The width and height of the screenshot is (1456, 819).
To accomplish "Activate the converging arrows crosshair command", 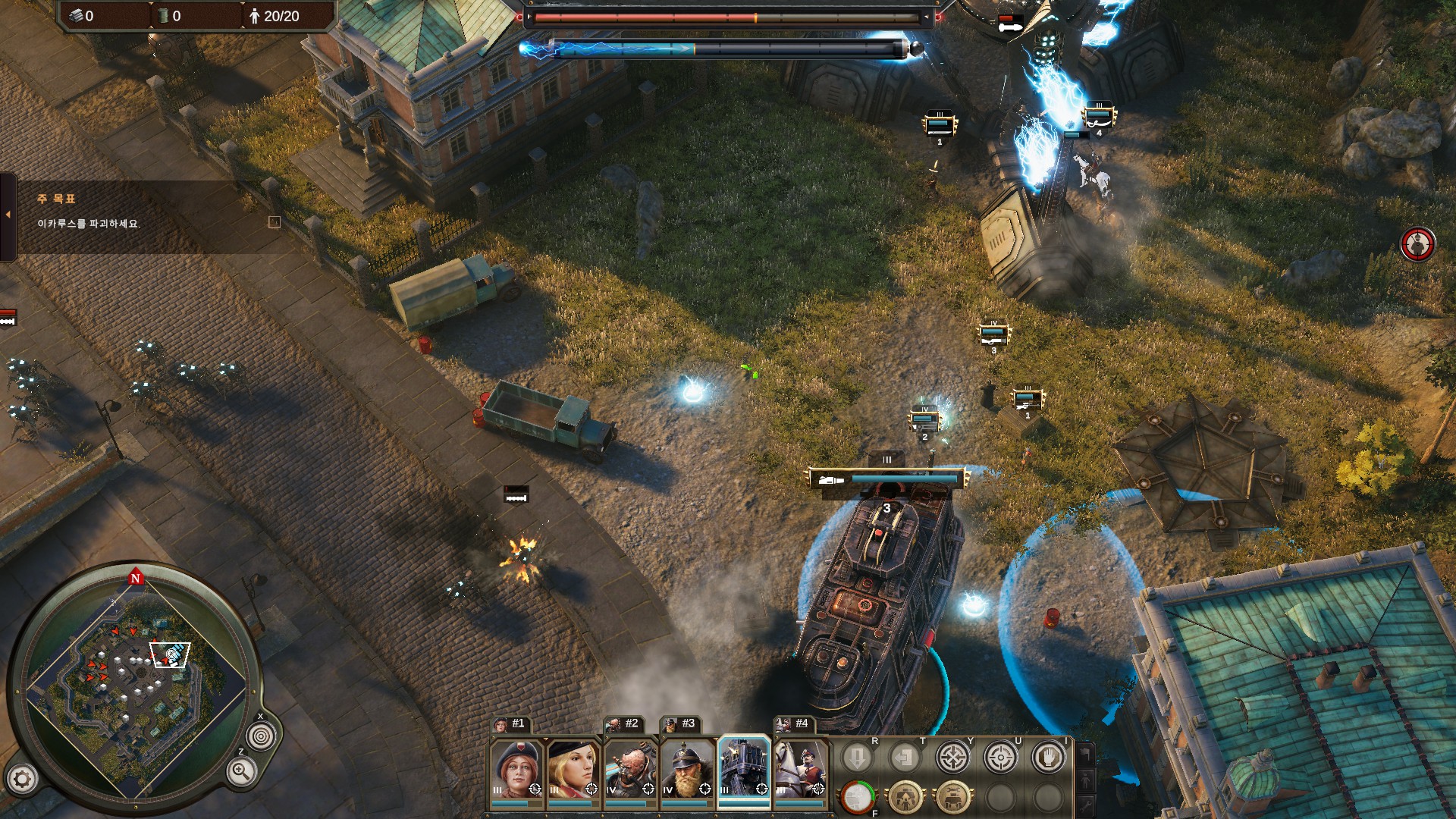I will 952,757.
